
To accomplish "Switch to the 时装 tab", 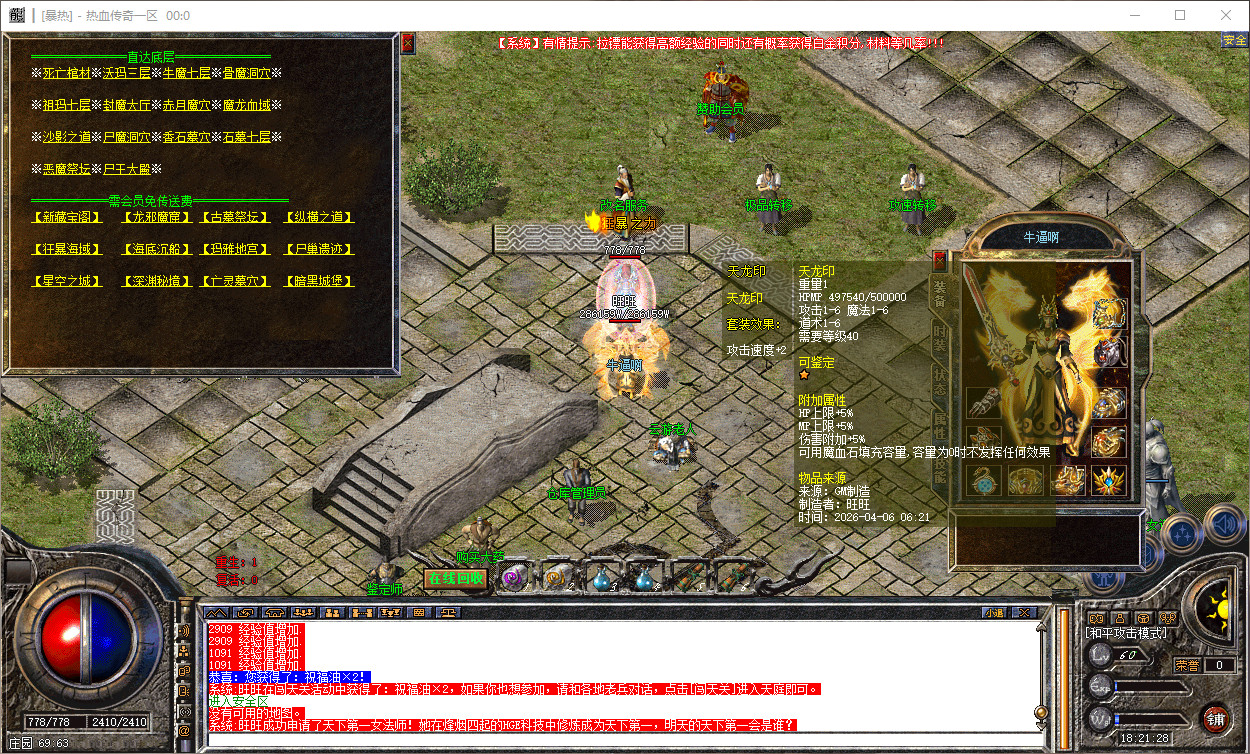I will 940,336.
